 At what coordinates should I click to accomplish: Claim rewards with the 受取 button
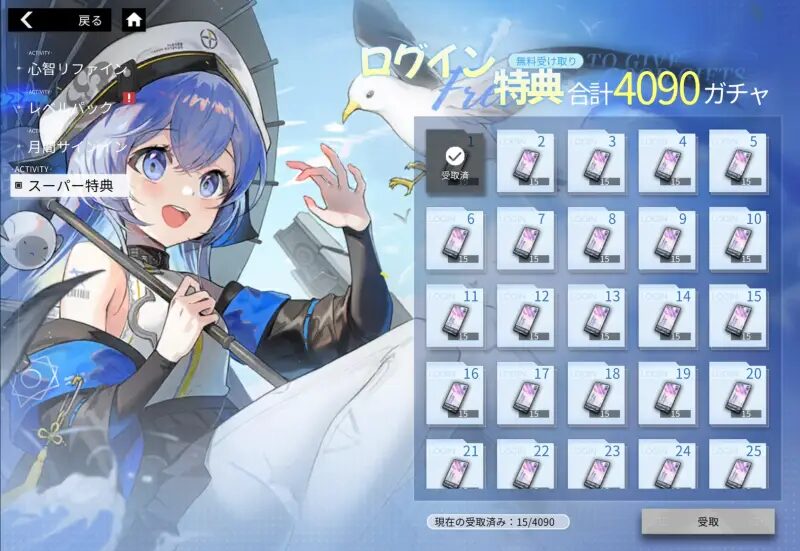707,522
